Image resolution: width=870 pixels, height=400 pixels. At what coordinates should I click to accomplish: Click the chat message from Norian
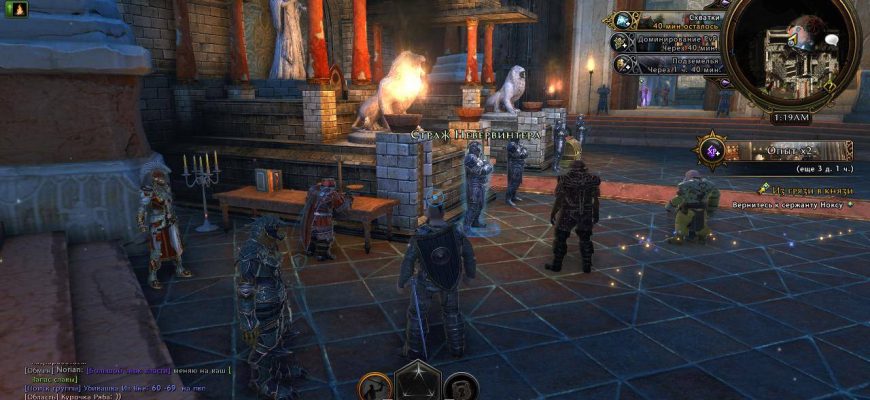pos(130,369)
